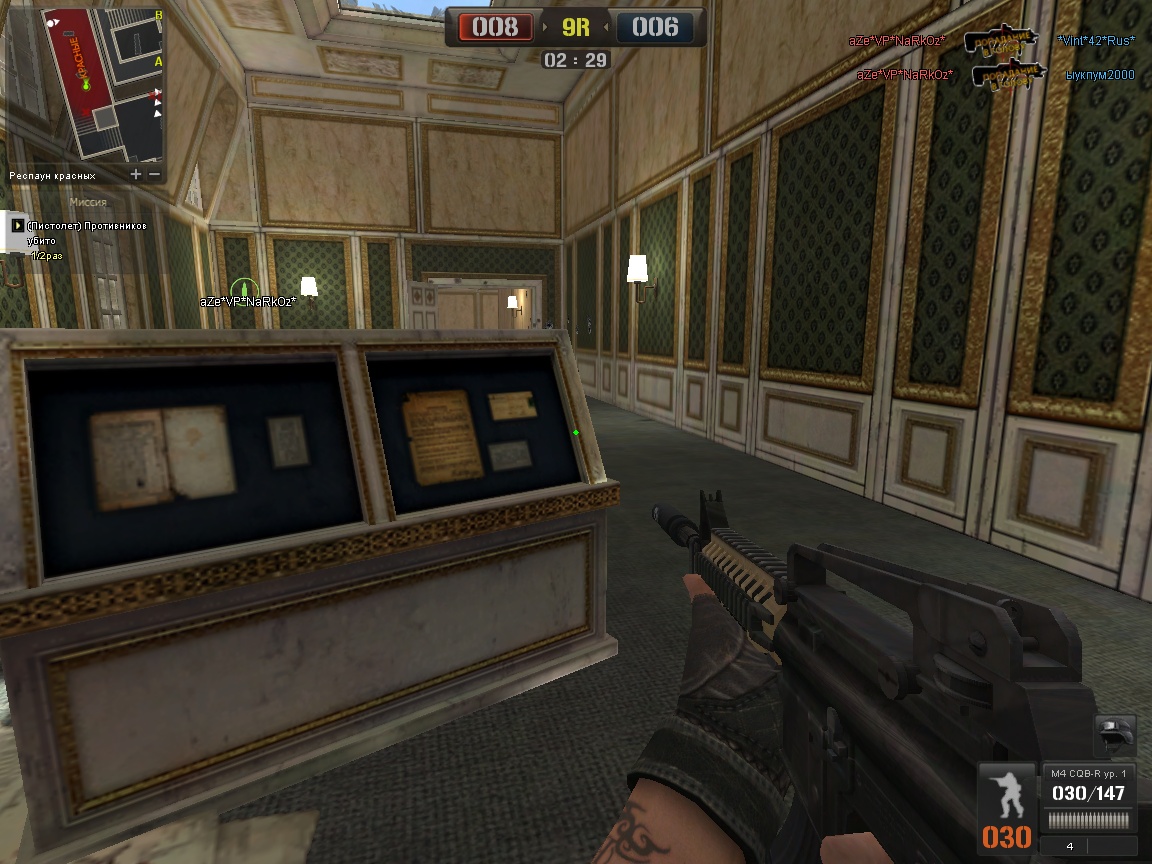The image size is (1152, 864).
Task: Click the yellow weapon icon in top kill feed row
Action: coord(1001,40)
